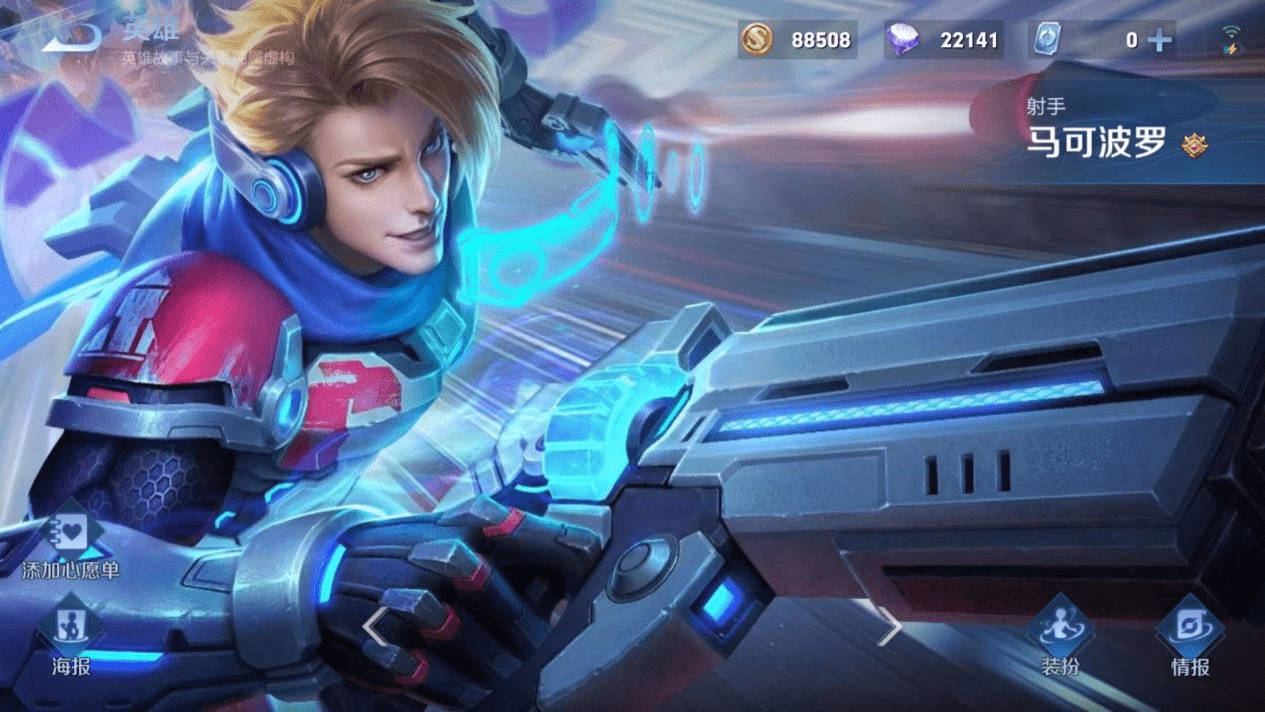
Task: Open the skins (装扮) menu
Action: click(x=1060, y=636)
